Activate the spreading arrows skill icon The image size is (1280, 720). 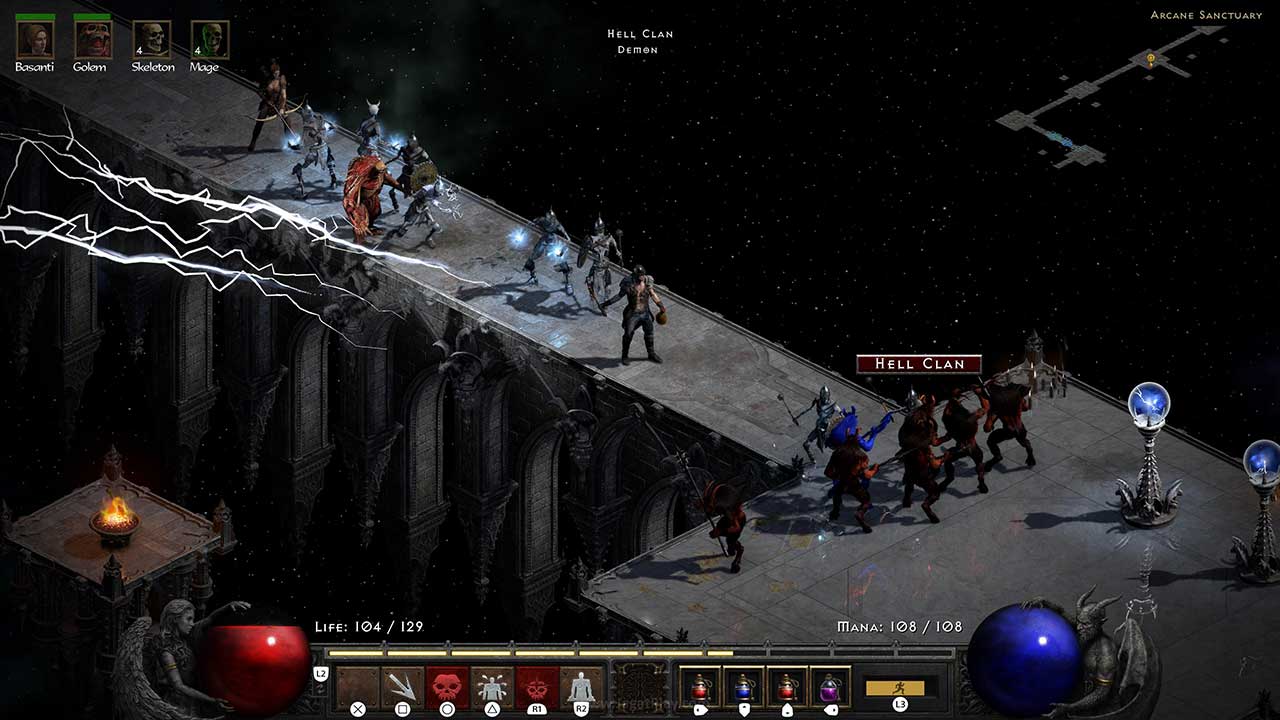(x=402, y=687)
